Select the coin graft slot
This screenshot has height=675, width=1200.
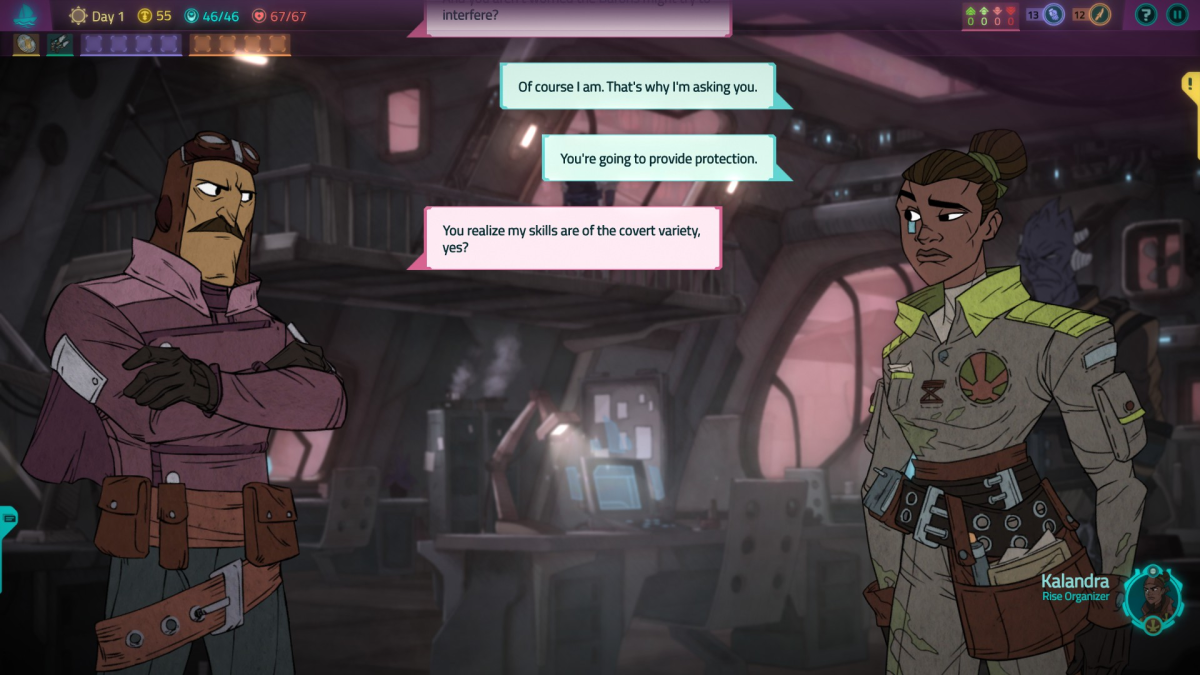26,44
